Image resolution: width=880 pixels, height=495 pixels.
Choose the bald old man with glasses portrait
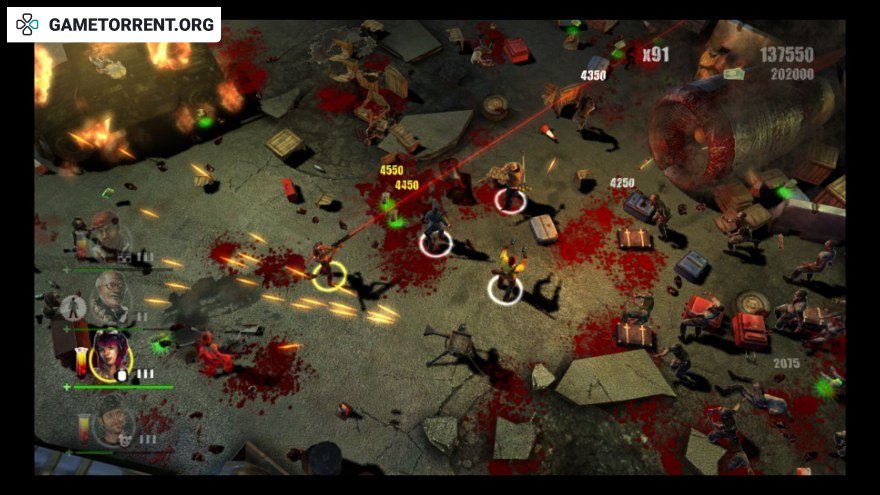coord(112,294)
